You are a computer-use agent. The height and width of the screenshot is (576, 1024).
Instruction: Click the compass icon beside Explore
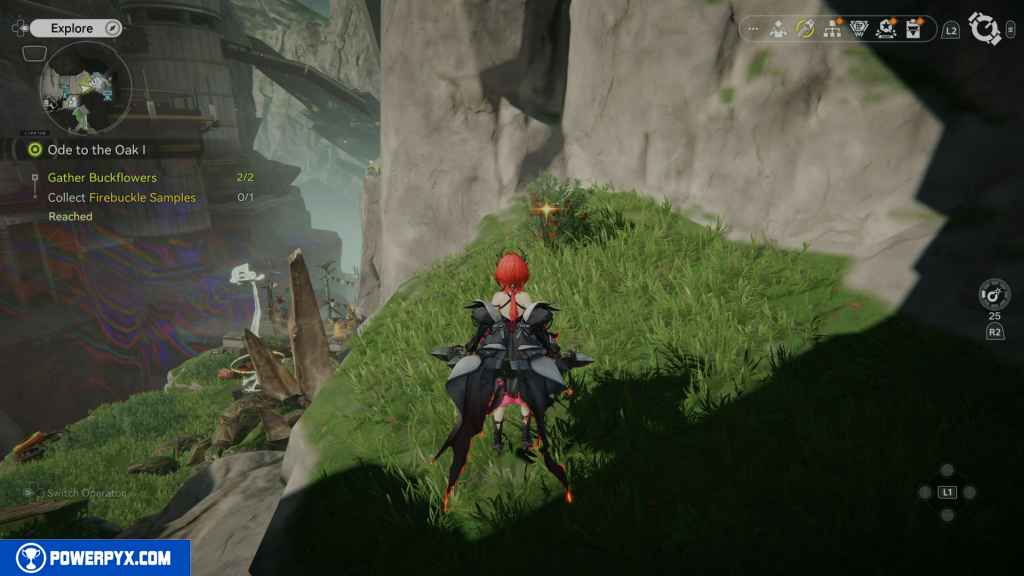[x=113, y=28]
